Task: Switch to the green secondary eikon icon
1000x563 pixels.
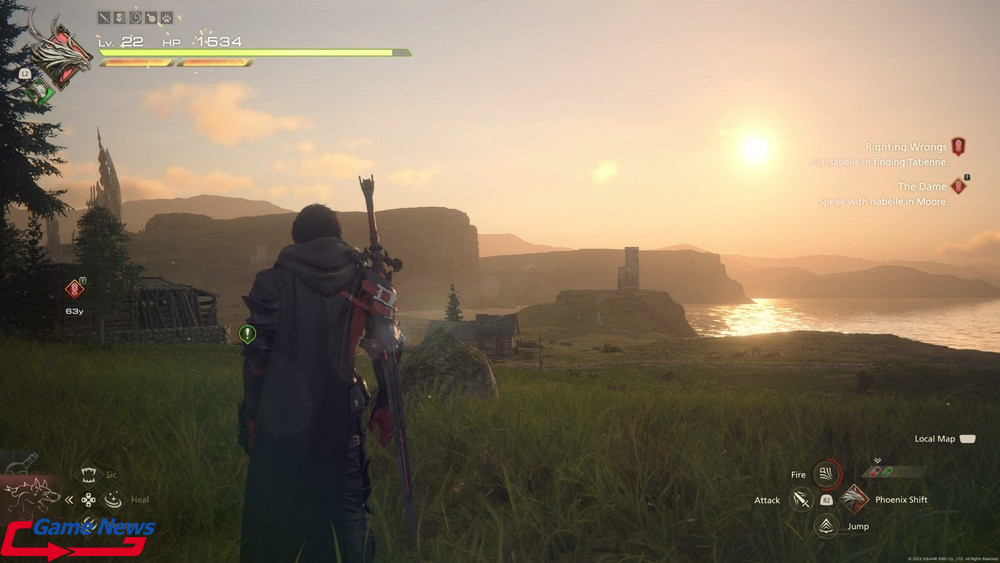Action: tap(39, 91)
